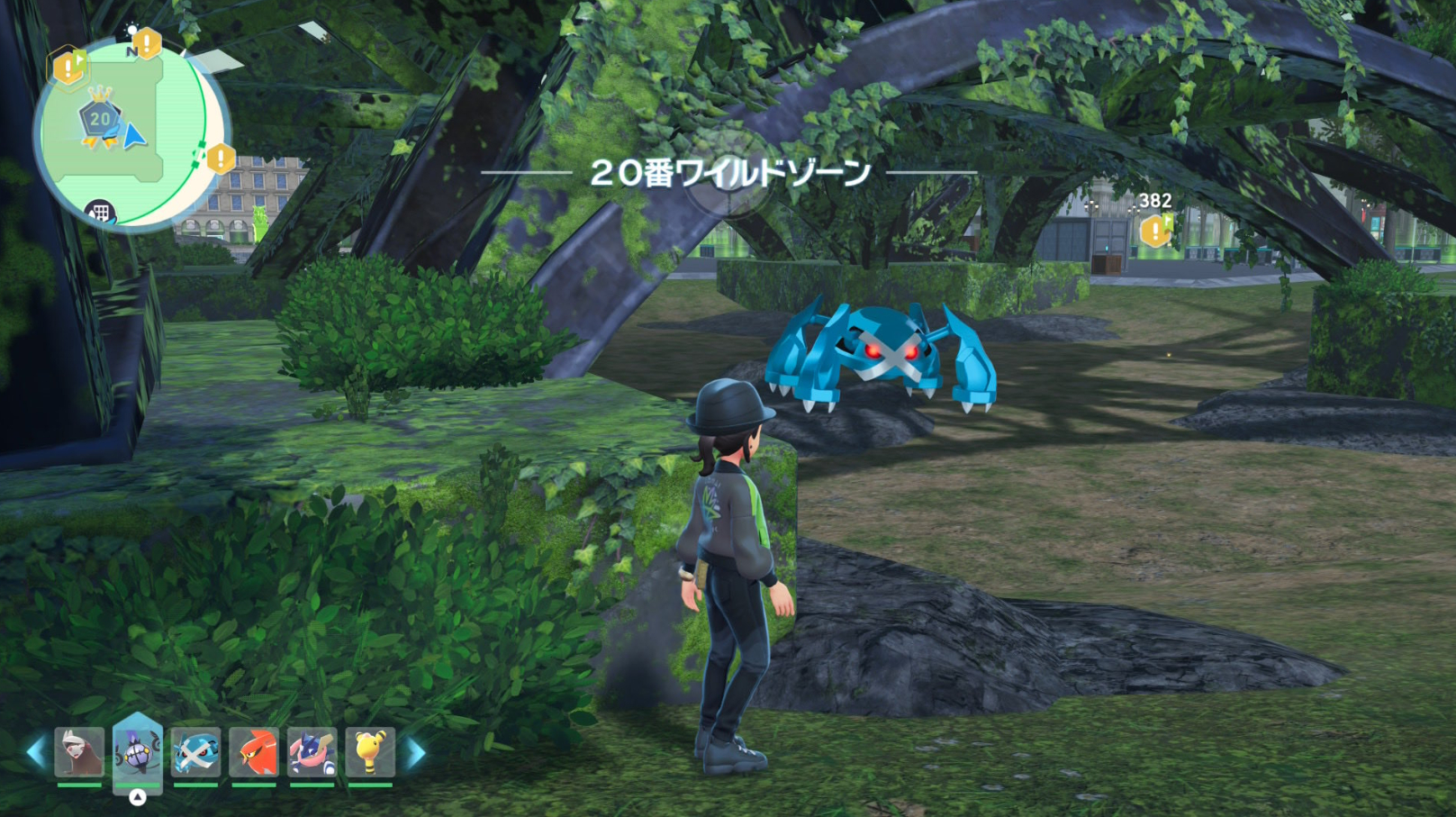Select the exclamation marker on minimap's right edge
The height and width of the screenshot is (817, 1456).
(221, 159)
